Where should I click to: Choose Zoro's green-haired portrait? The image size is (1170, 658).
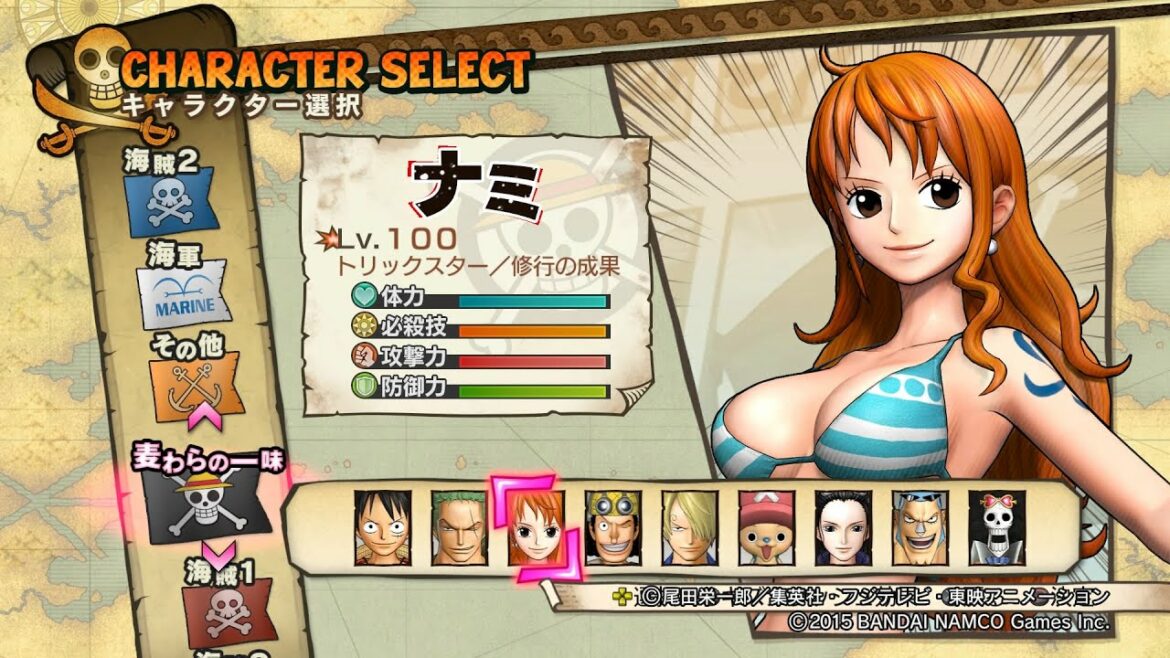[x=460, y=527]
